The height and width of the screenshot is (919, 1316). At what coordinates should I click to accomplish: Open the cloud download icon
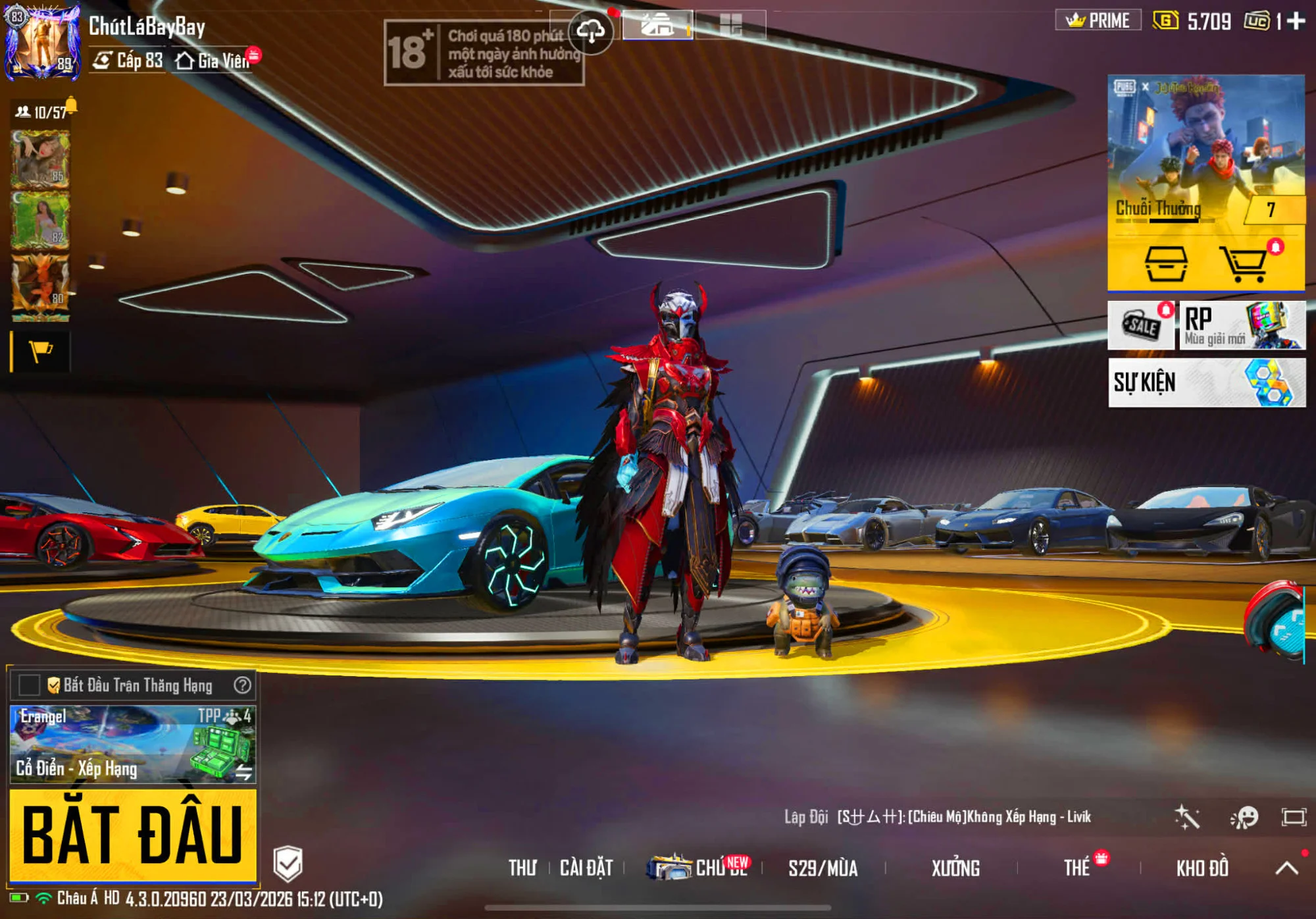590,31
